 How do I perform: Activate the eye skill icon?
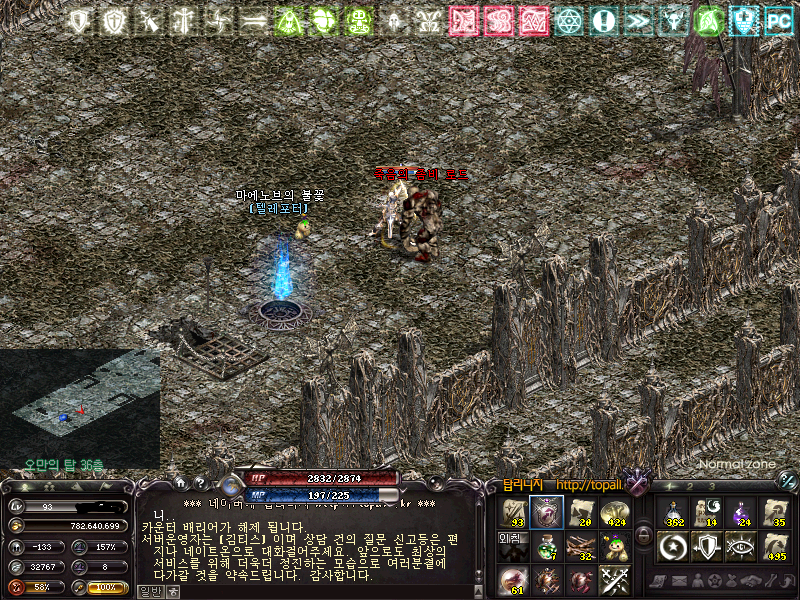741,546
